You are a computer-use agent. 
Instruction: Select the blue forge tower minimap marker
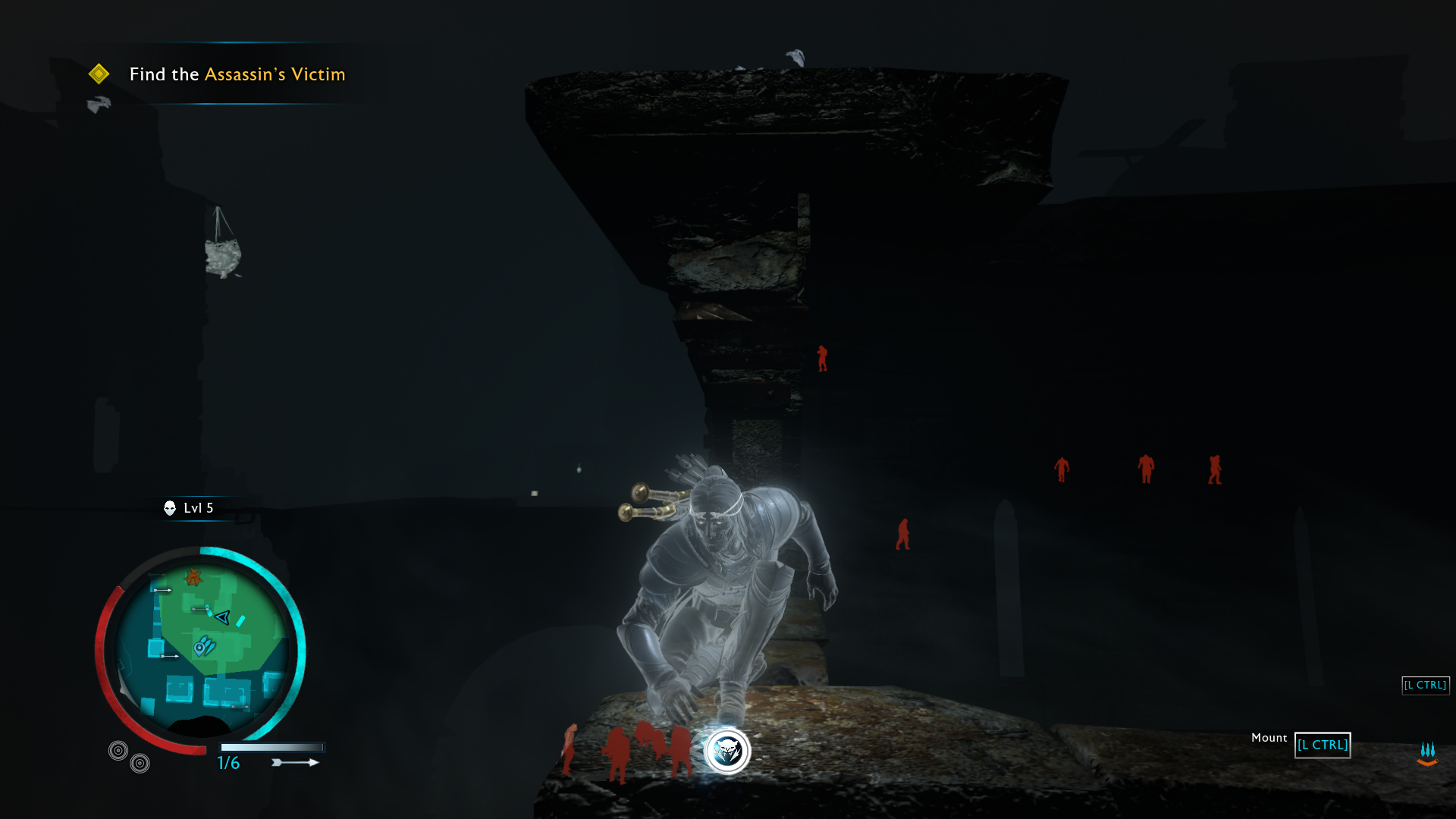[204, 647]
